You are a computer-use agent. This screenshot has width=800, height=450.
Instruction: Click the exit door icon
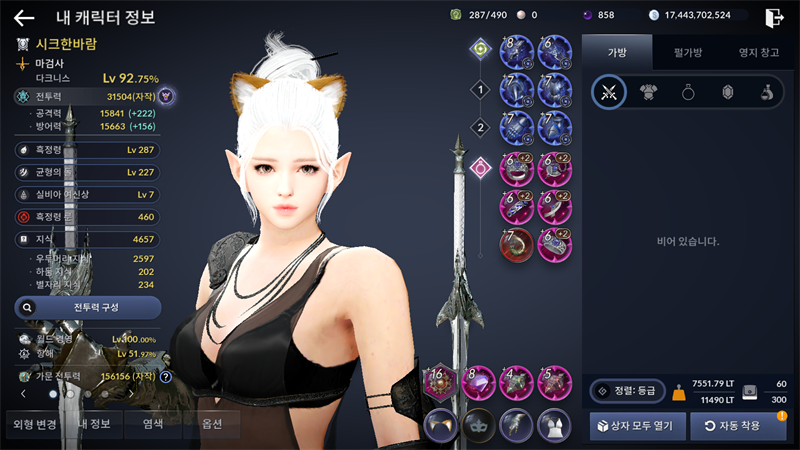[773, 17]
